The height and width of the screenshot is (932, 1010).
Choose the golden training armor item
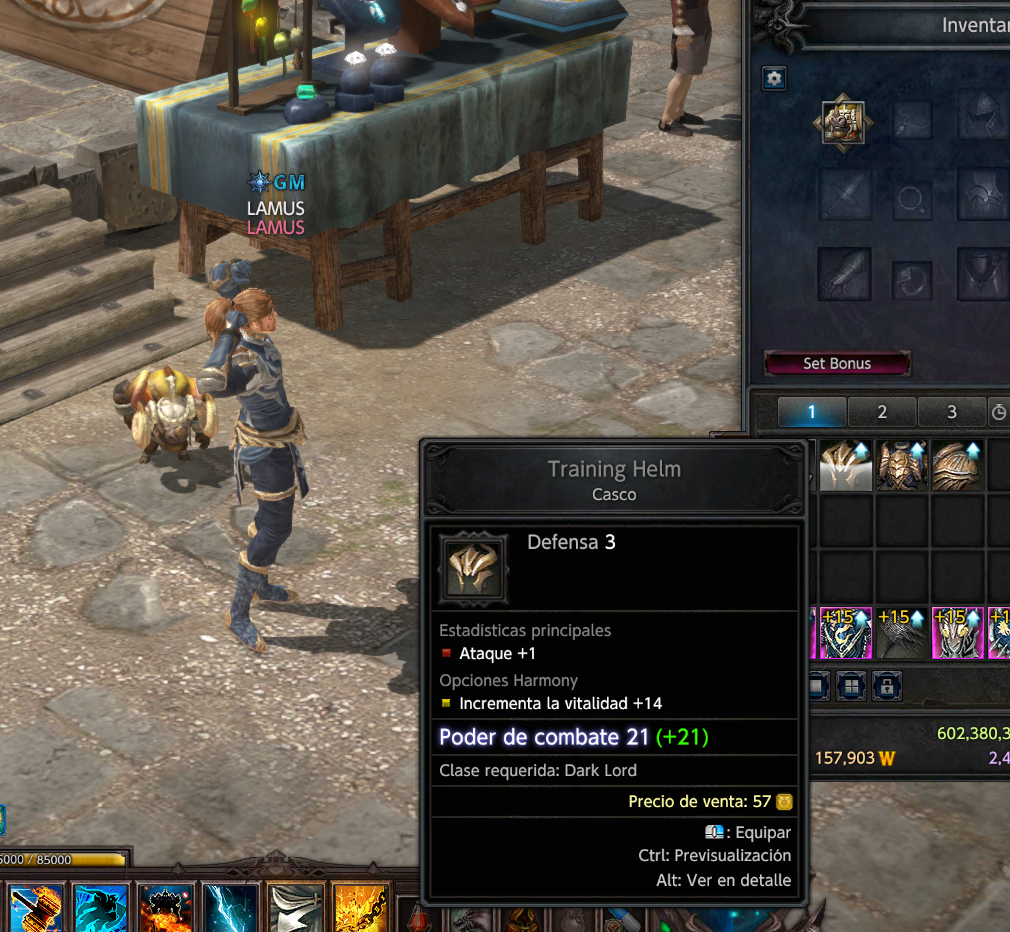[x=902, y=466]
